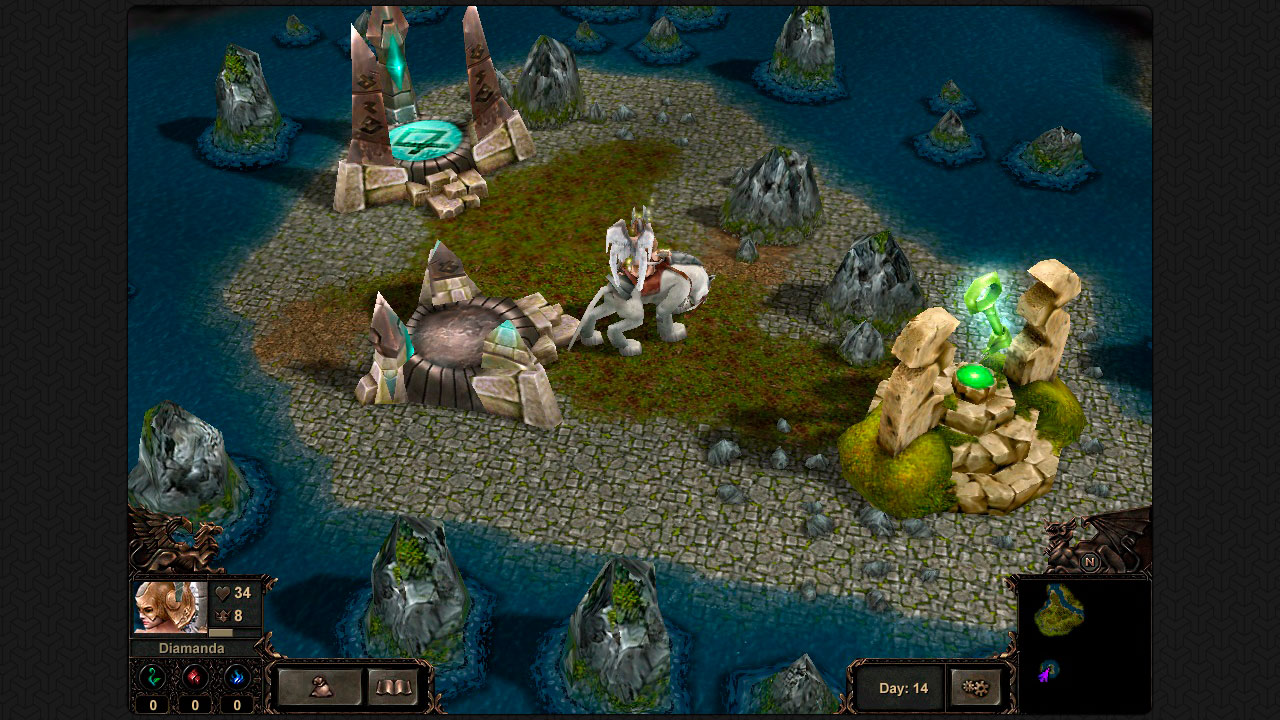Click the heart health icon showing 34
This screenshot has height=720, width=1280.
click(223, 592)
